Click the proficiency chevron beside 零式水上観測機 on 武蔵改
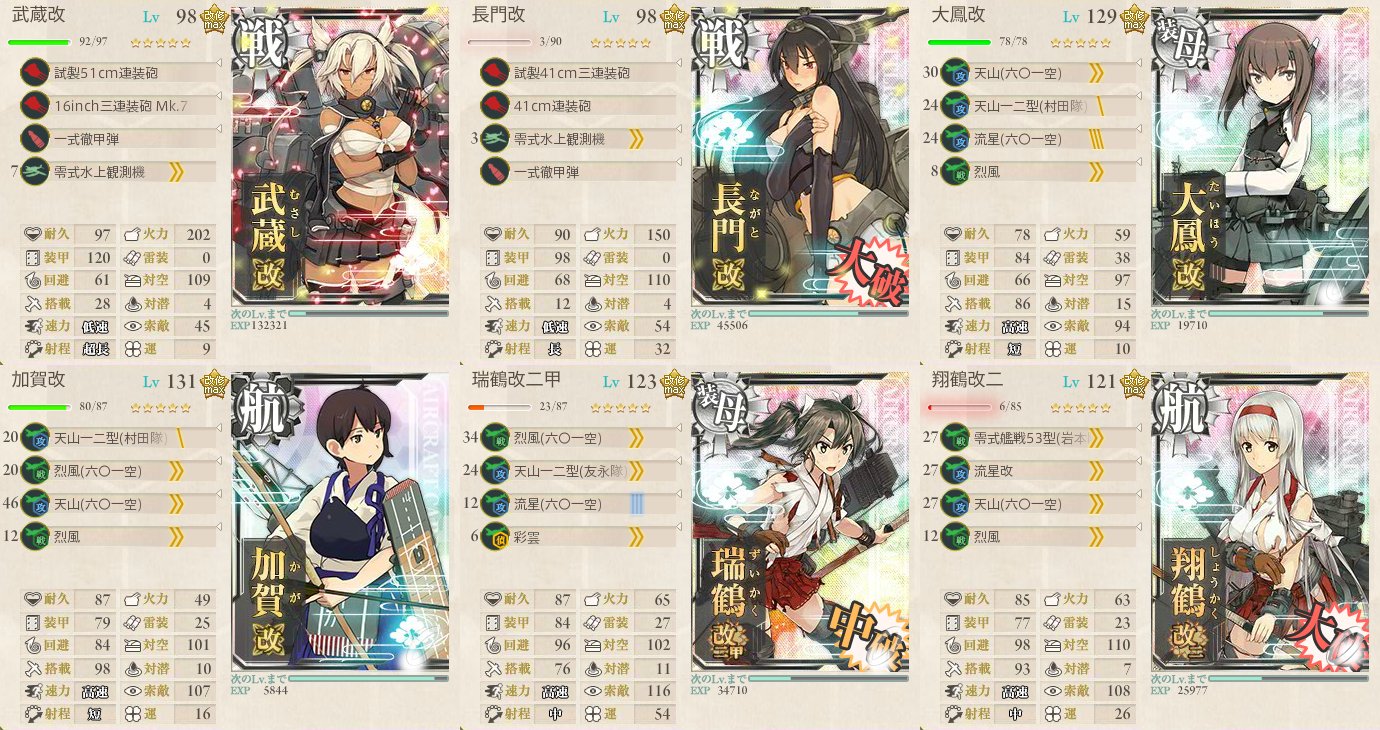Image resolution: width=1380 pixels, height=730 pixels. 177,171
